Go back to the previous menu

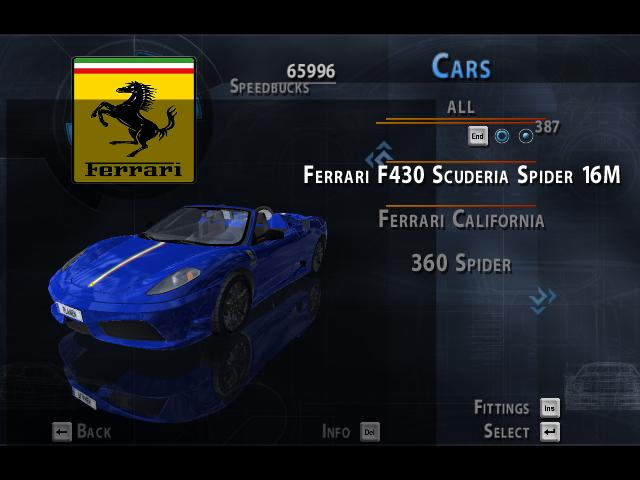(x=81, y=432)
